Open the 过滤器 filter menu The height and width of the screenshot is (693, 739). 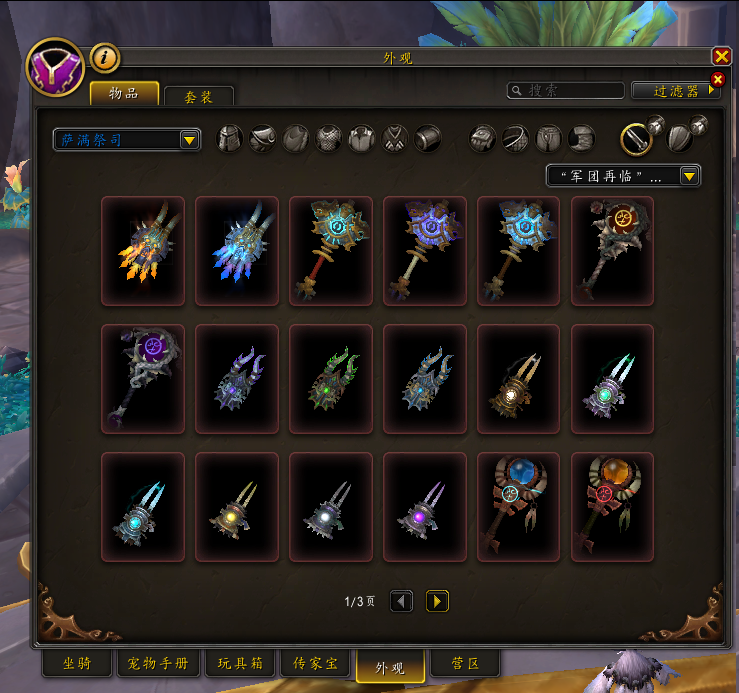tap(674, 91)
